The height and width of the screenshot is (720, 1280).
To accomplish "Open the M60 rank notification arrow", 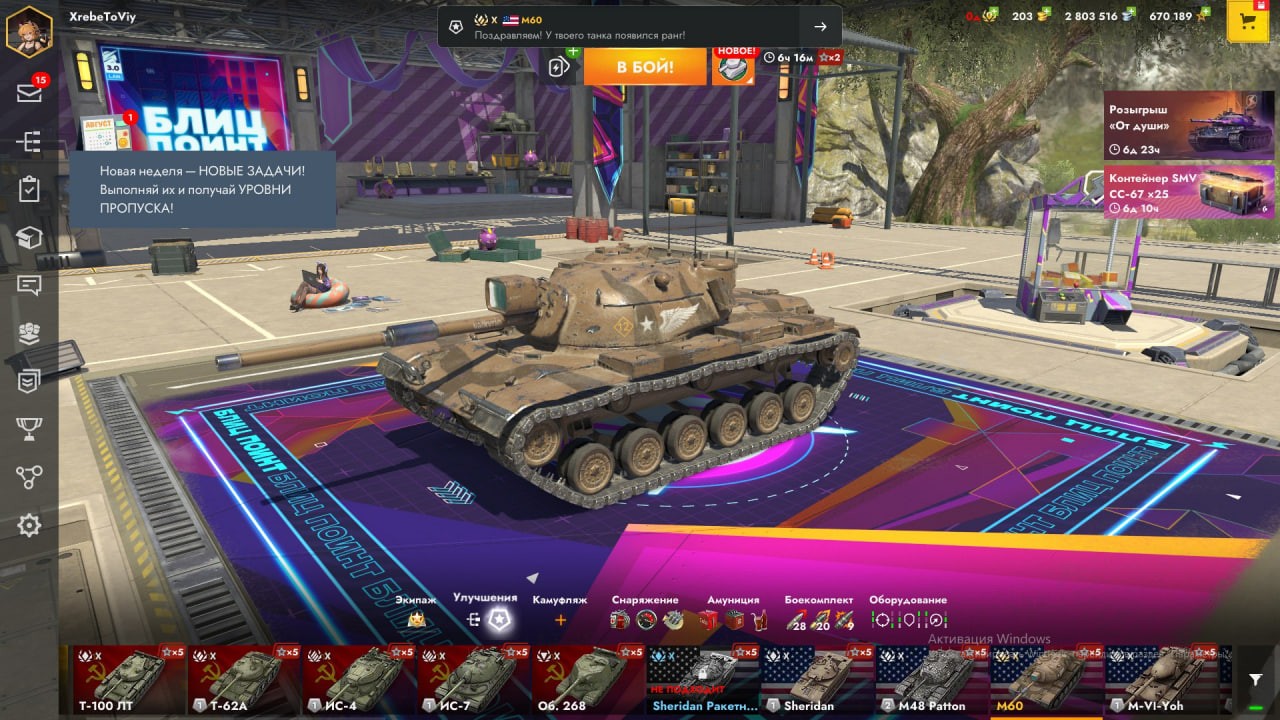I will tap(820, 27).
